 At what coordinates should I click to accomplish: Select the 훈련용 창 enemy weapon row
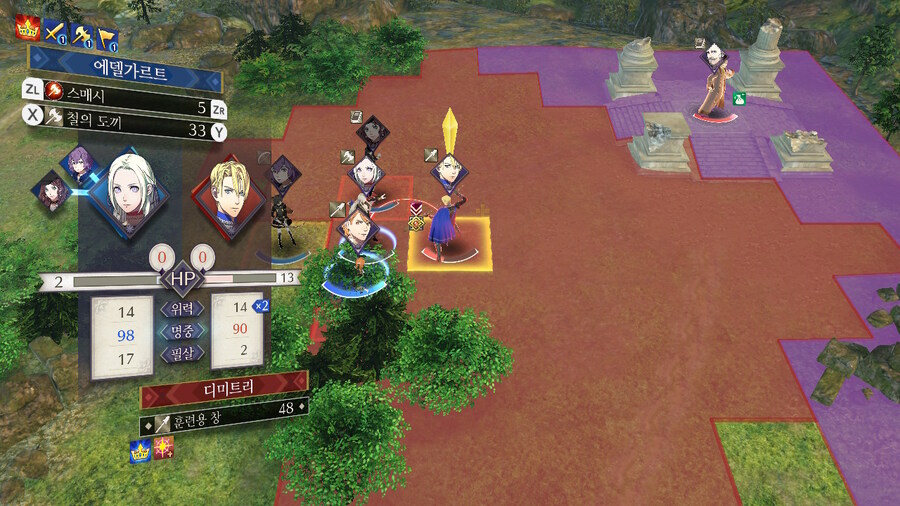click(222, 408)
